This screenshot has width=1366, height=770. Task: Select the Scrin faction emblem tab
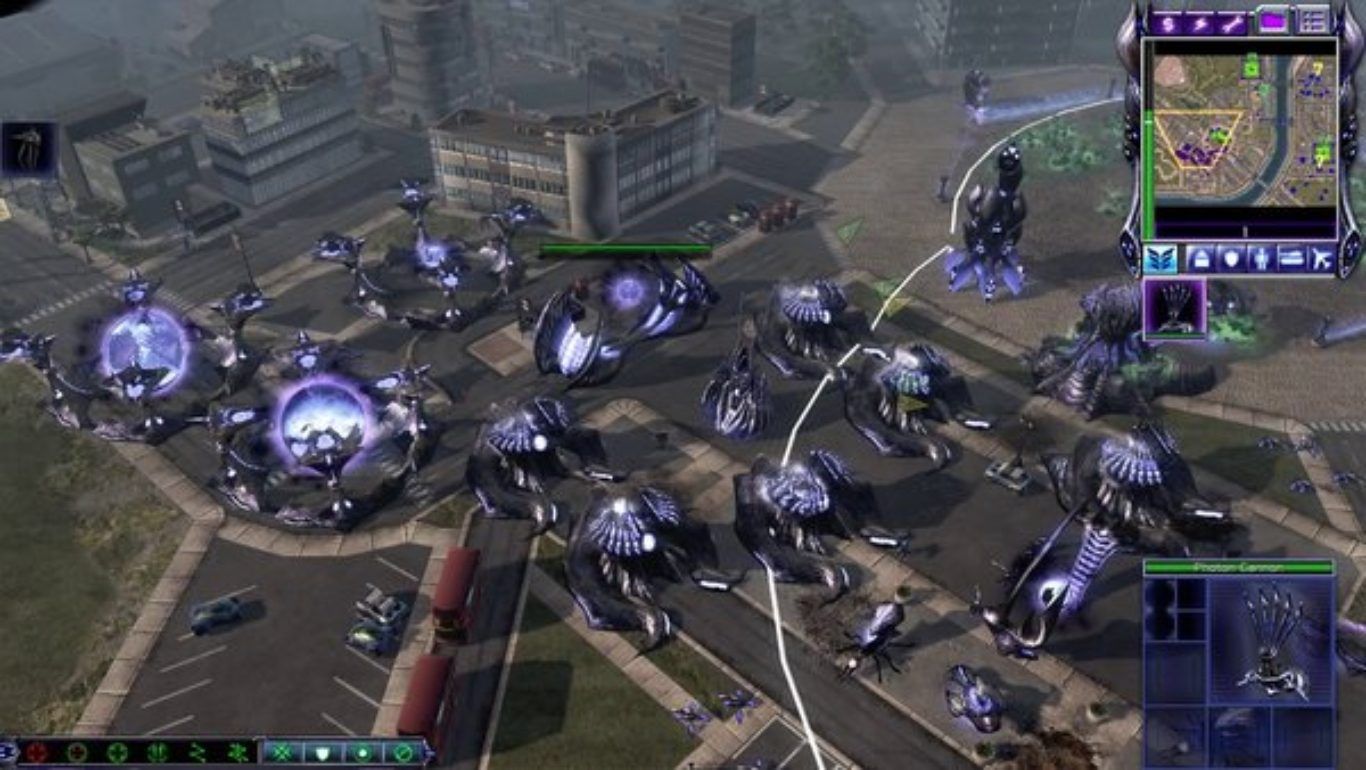pyautogui.click(x=1160, y=259)
